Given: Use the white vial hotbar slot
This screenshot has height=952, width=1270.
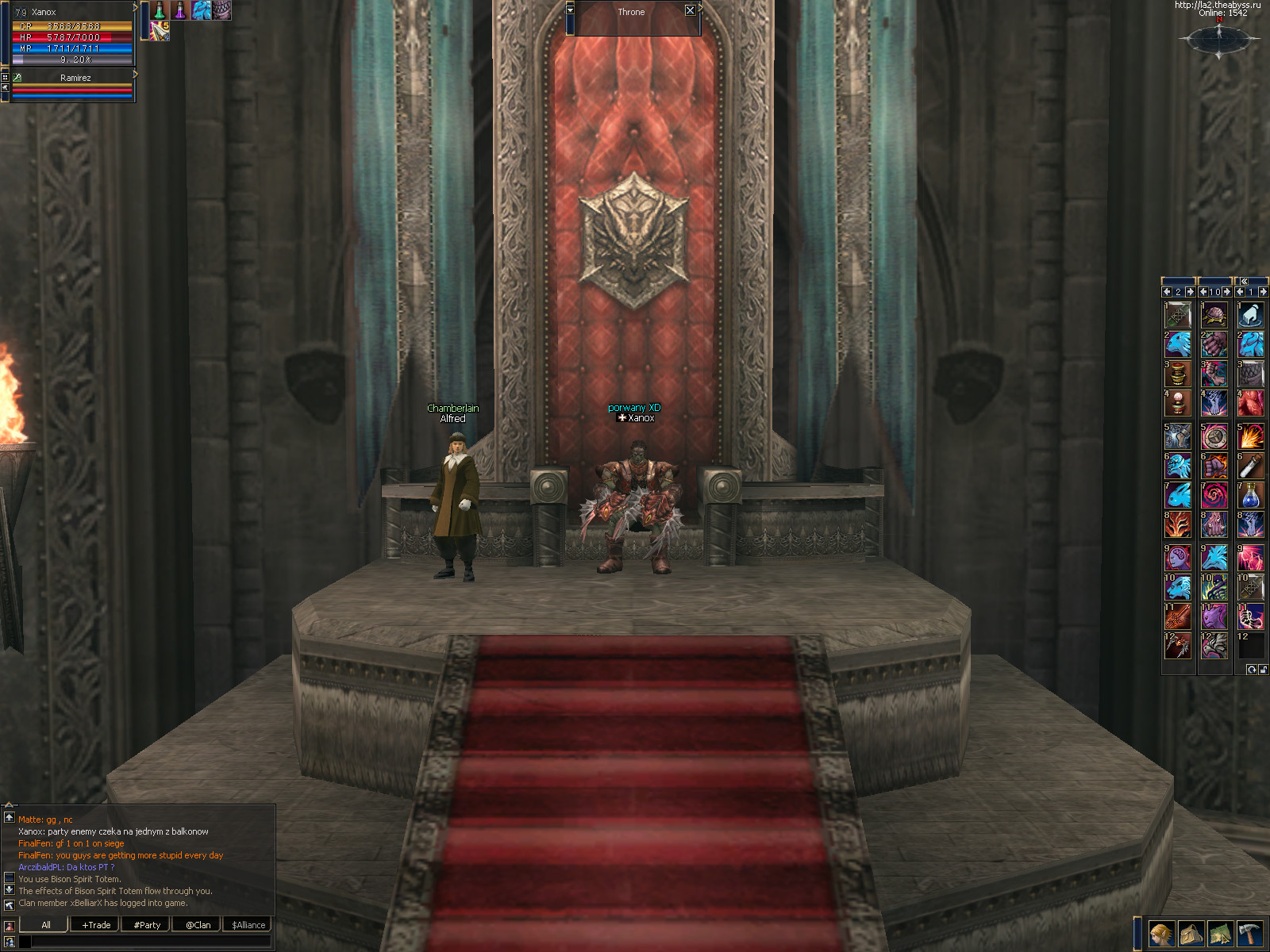Looking at the screenshot, I should pyautogui.click(x=1251, y=466).
